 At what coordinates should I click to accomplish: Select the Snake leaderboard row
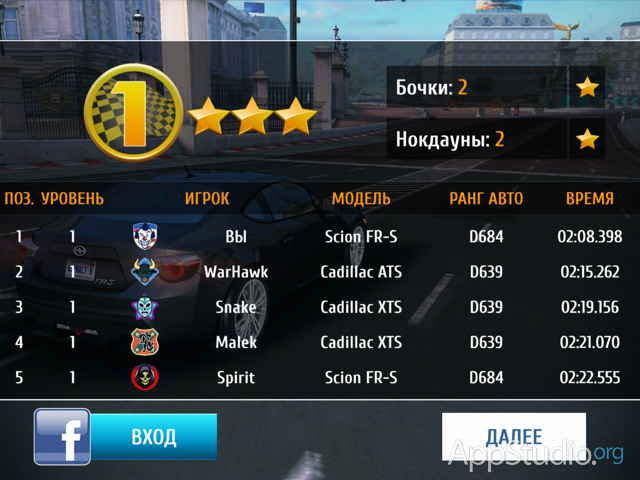tap(320, 307)
